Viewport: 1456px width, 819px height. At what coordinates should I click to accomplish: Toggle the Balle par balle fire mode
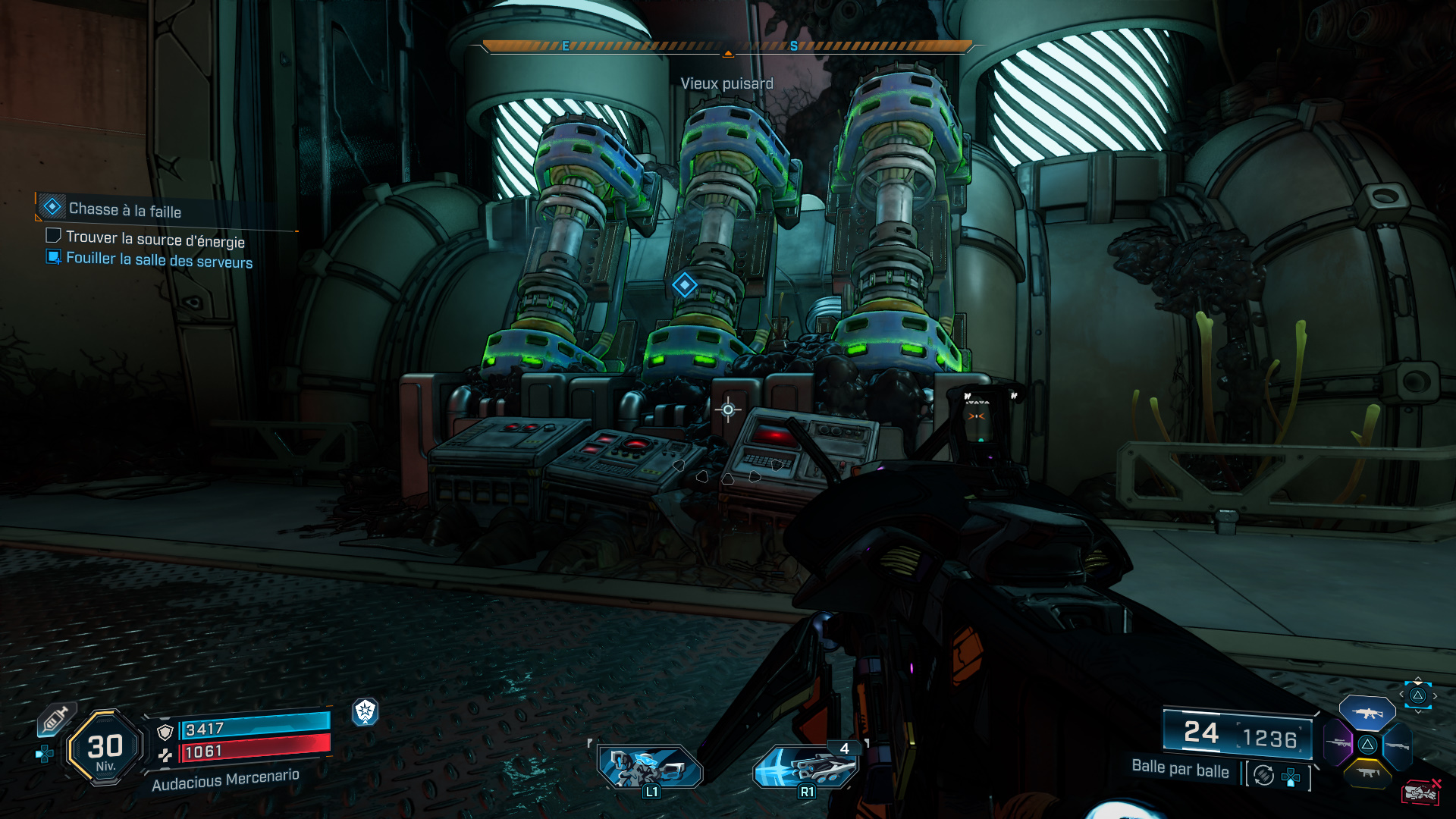[x=1180, y=769]
